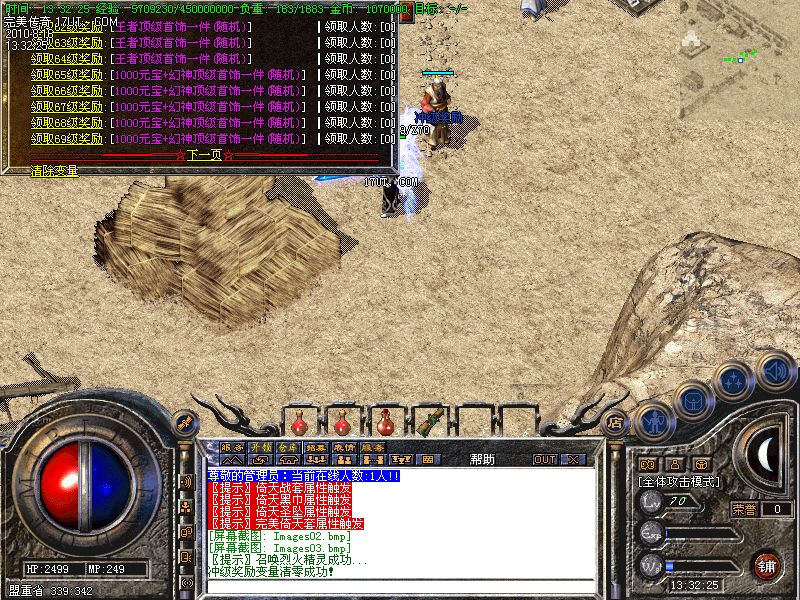Image resolution: width=800 pixels, height=600 pixels.
Task: Click the chat text input field
Action: [400, 585]
